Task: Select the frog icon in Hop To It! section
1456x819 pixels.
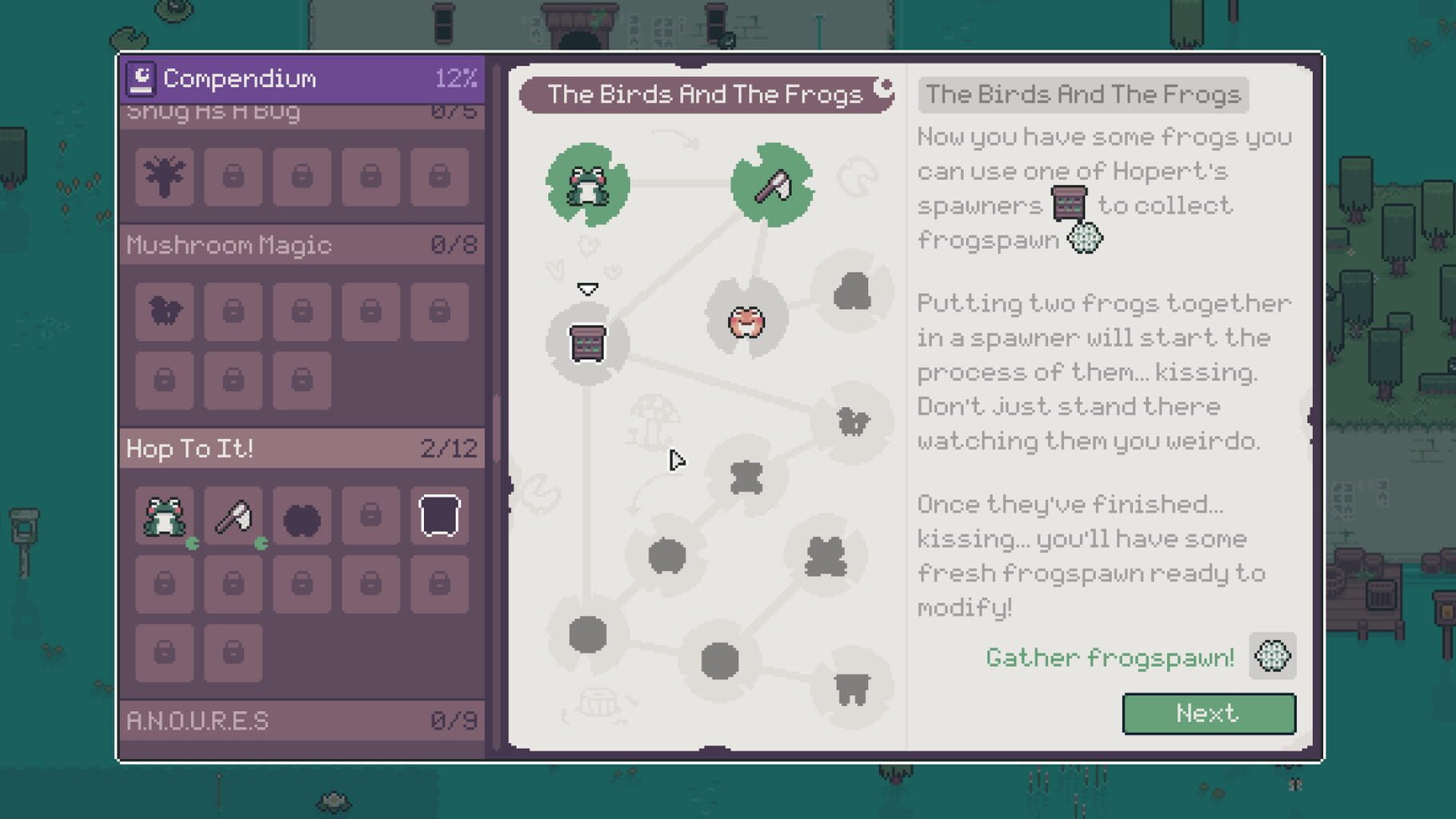Action: coord(165,514)
